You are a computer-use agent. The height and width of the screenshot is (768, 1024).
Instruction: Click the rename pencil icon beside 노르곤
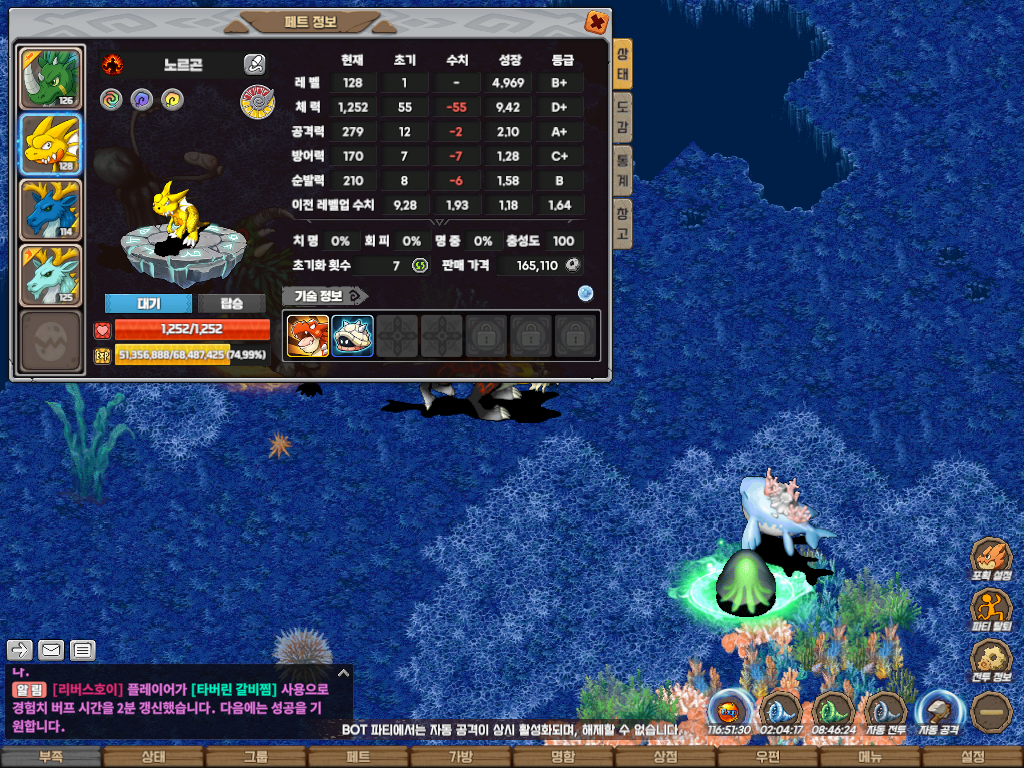(x=254, y=65)
